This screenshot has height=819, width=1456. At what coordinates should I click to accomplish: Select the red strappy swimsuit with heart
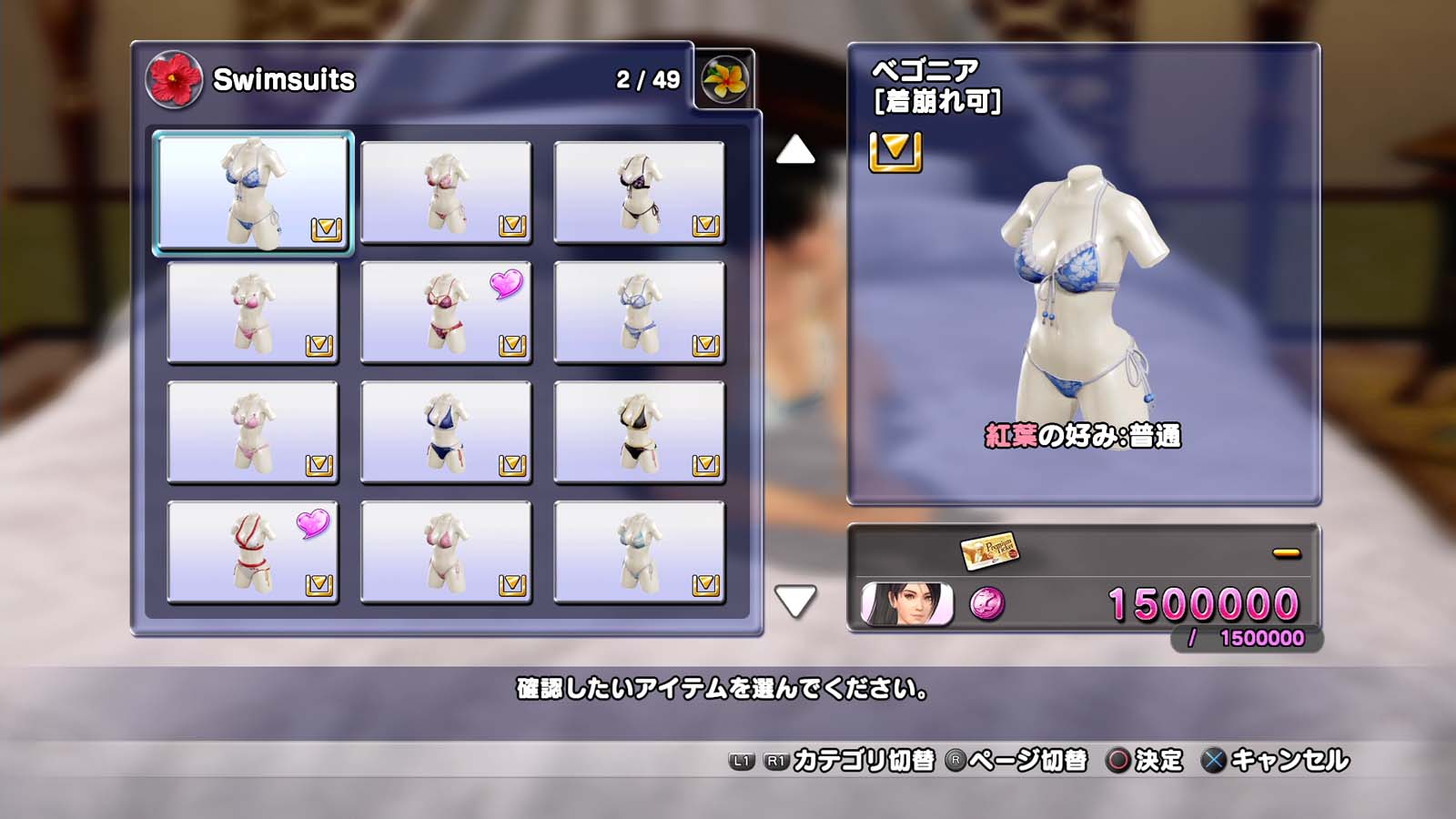(x=253, y=552)
